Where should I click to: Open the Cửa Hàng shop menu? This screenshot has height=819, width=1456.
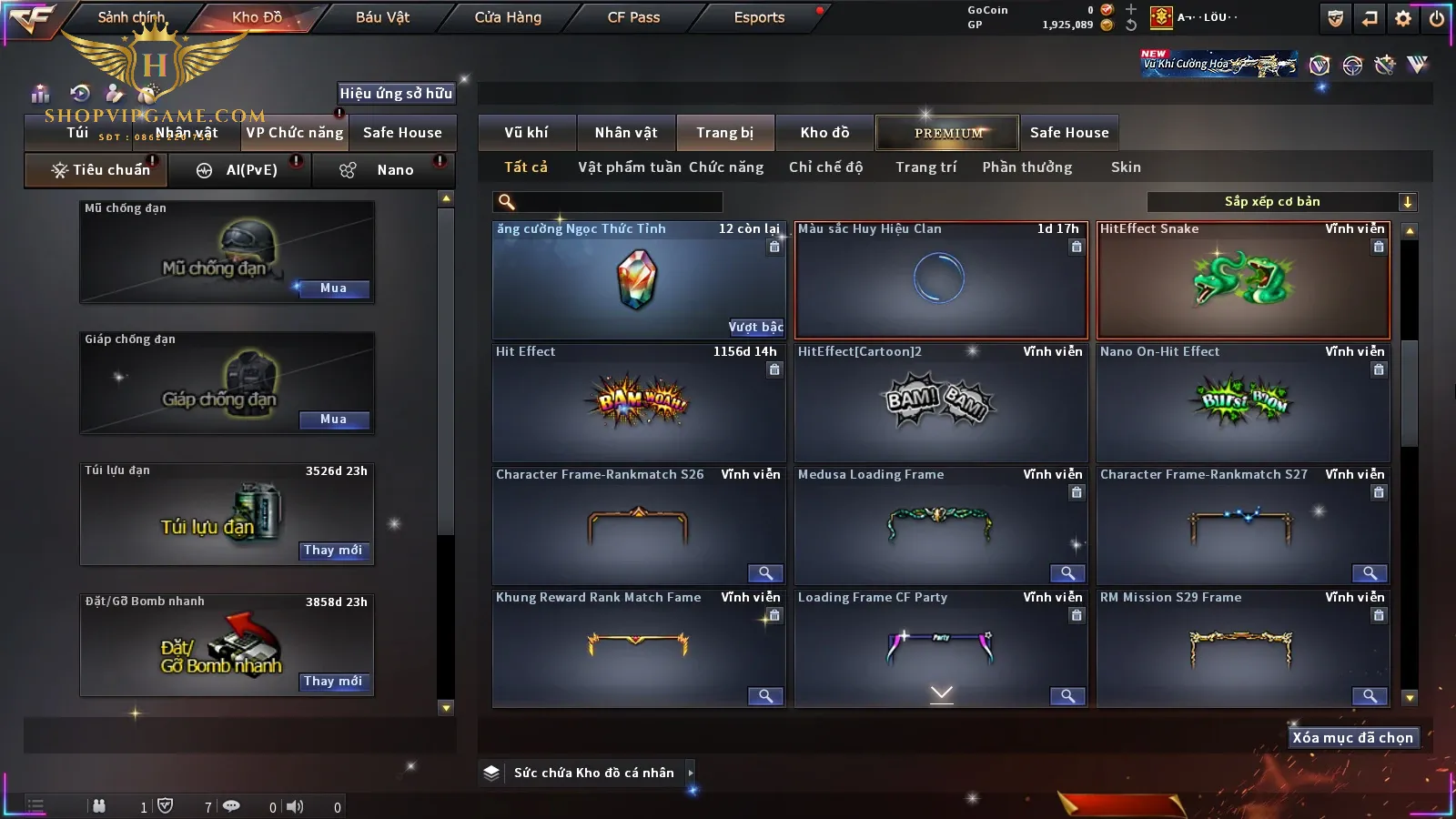508,17
